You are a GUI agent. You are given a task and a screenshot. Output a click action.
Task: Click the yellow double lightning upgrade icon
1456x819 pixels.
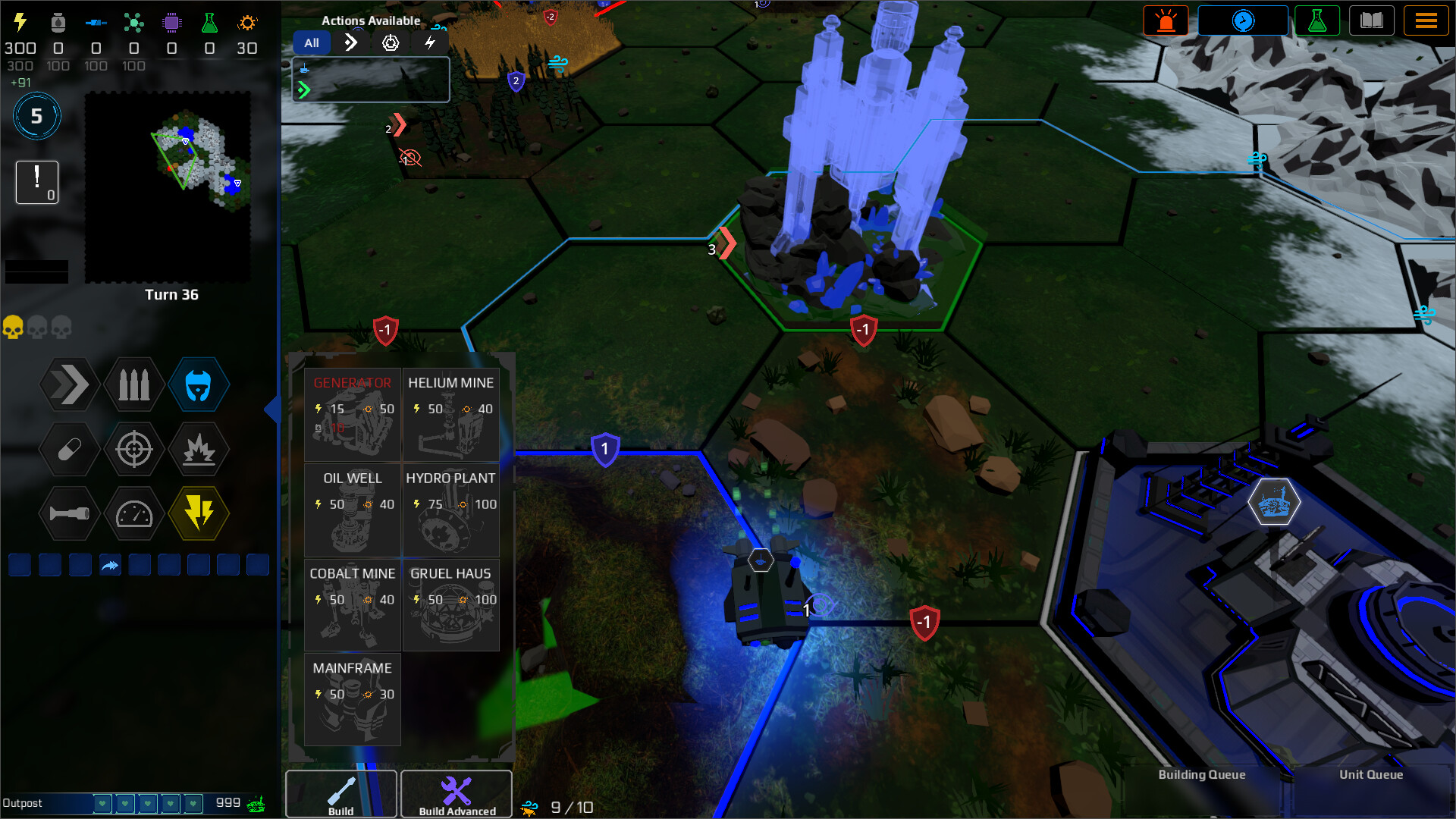pos(199,513)
